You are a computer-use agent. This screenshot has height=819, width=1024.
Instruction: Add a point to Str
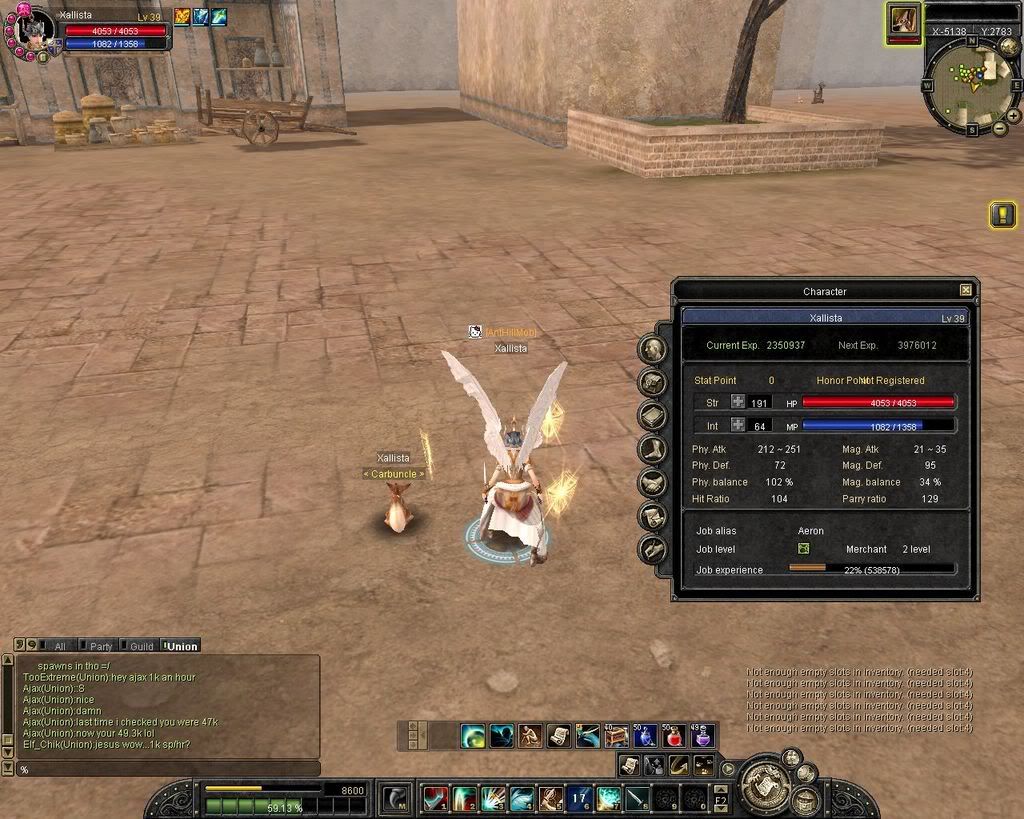pyautogui.click(x=738, y=402)
